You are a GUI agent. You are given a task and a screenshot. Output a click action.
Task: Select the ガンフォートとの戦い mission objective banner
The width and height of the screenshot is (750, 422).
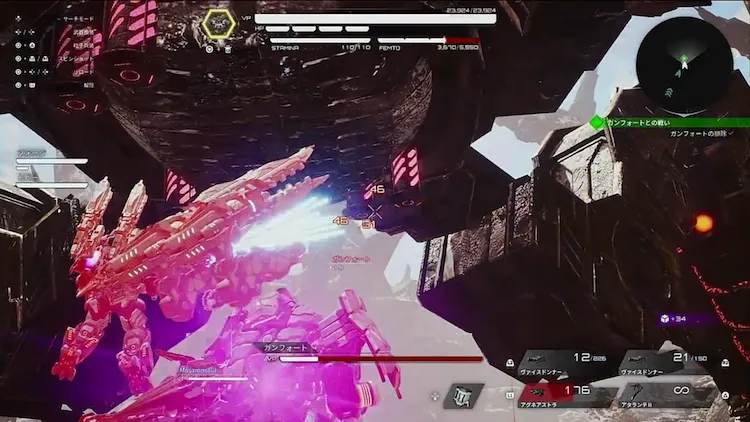(x=663, y=122)
